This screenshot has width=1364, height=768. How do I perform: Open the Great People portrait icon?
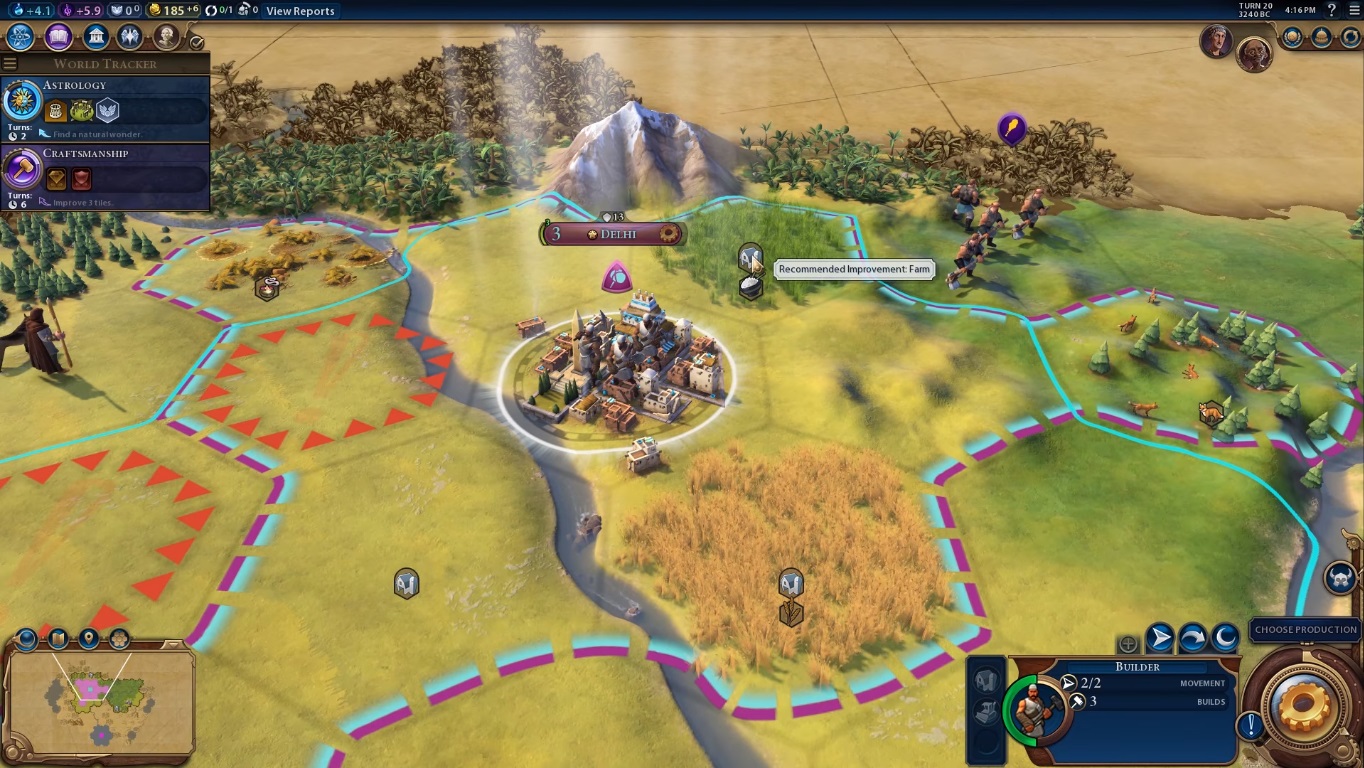coord(166,37)
